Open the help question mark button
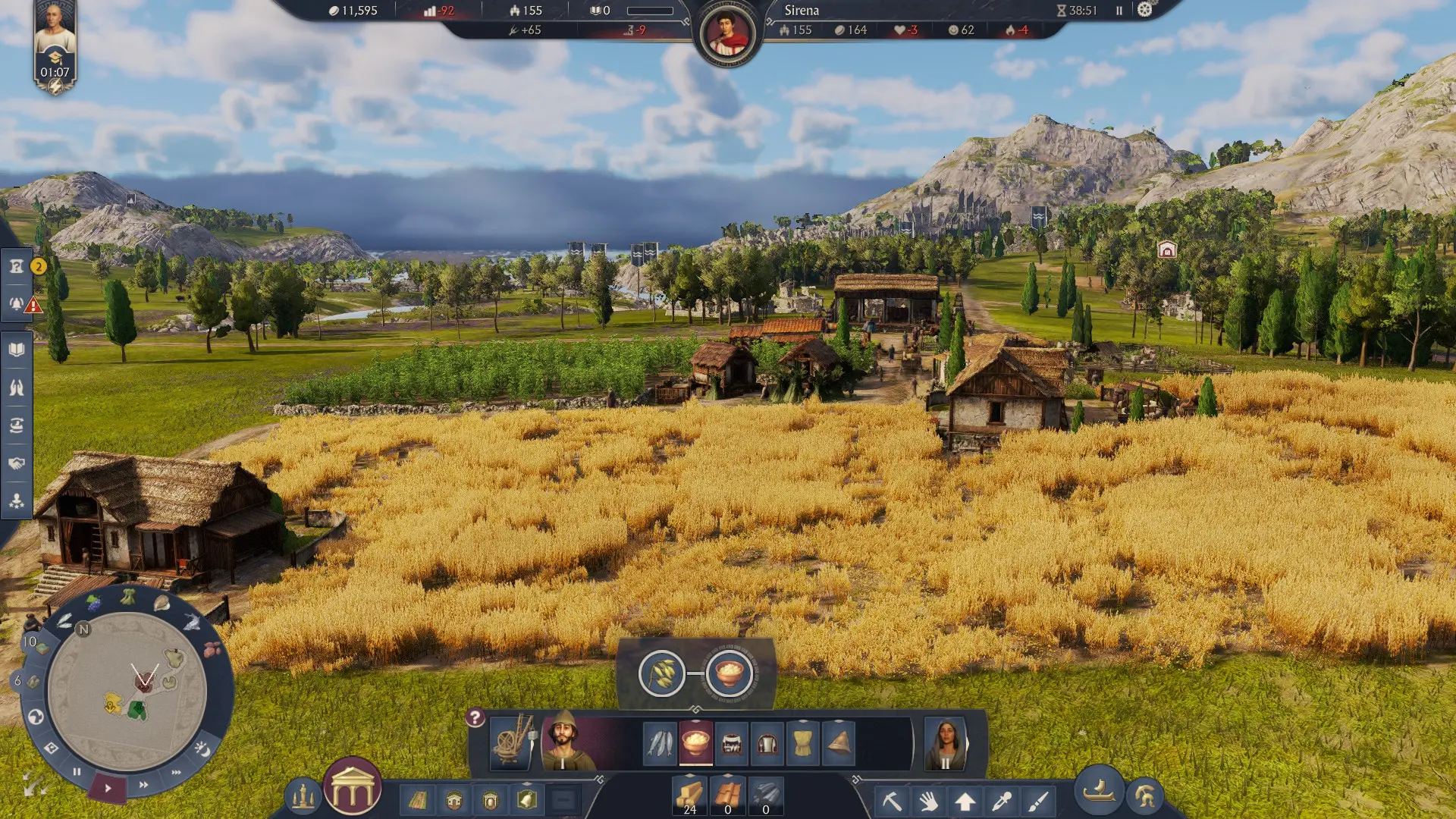 pyautogui.click(x=475, y=717)
